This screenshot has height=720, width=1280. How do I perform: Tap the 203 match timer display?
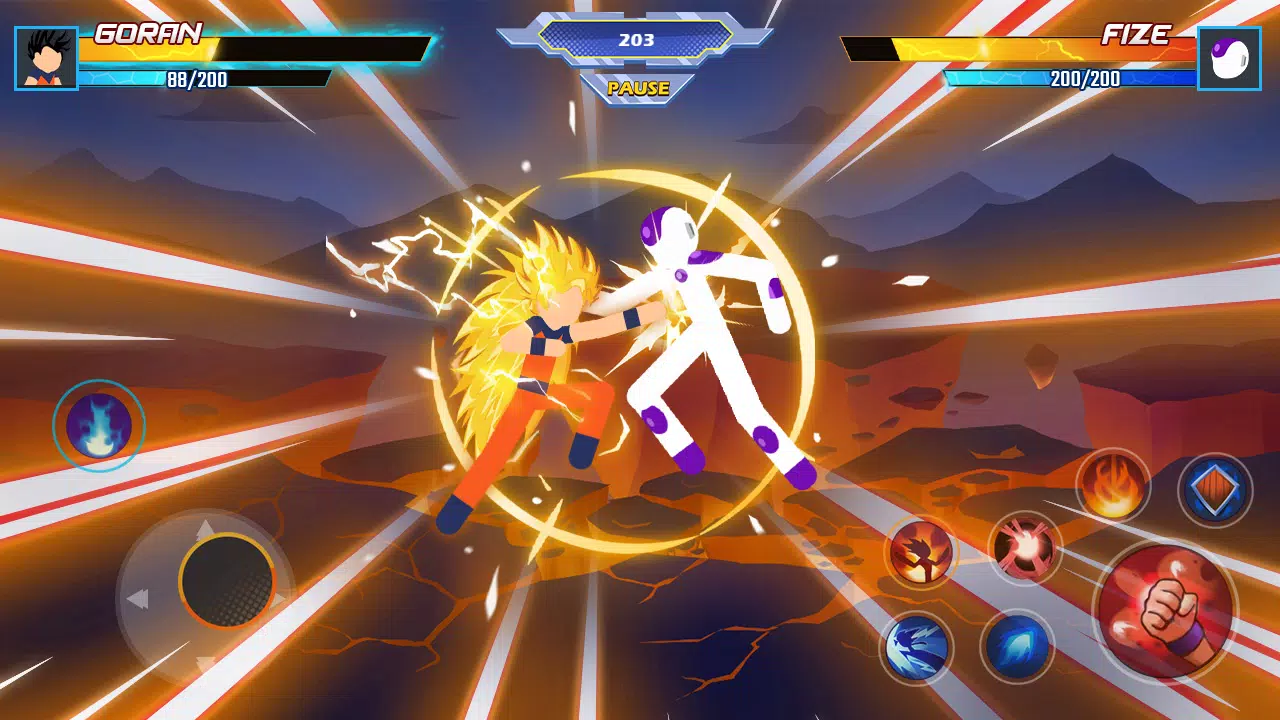coord(638,40)
